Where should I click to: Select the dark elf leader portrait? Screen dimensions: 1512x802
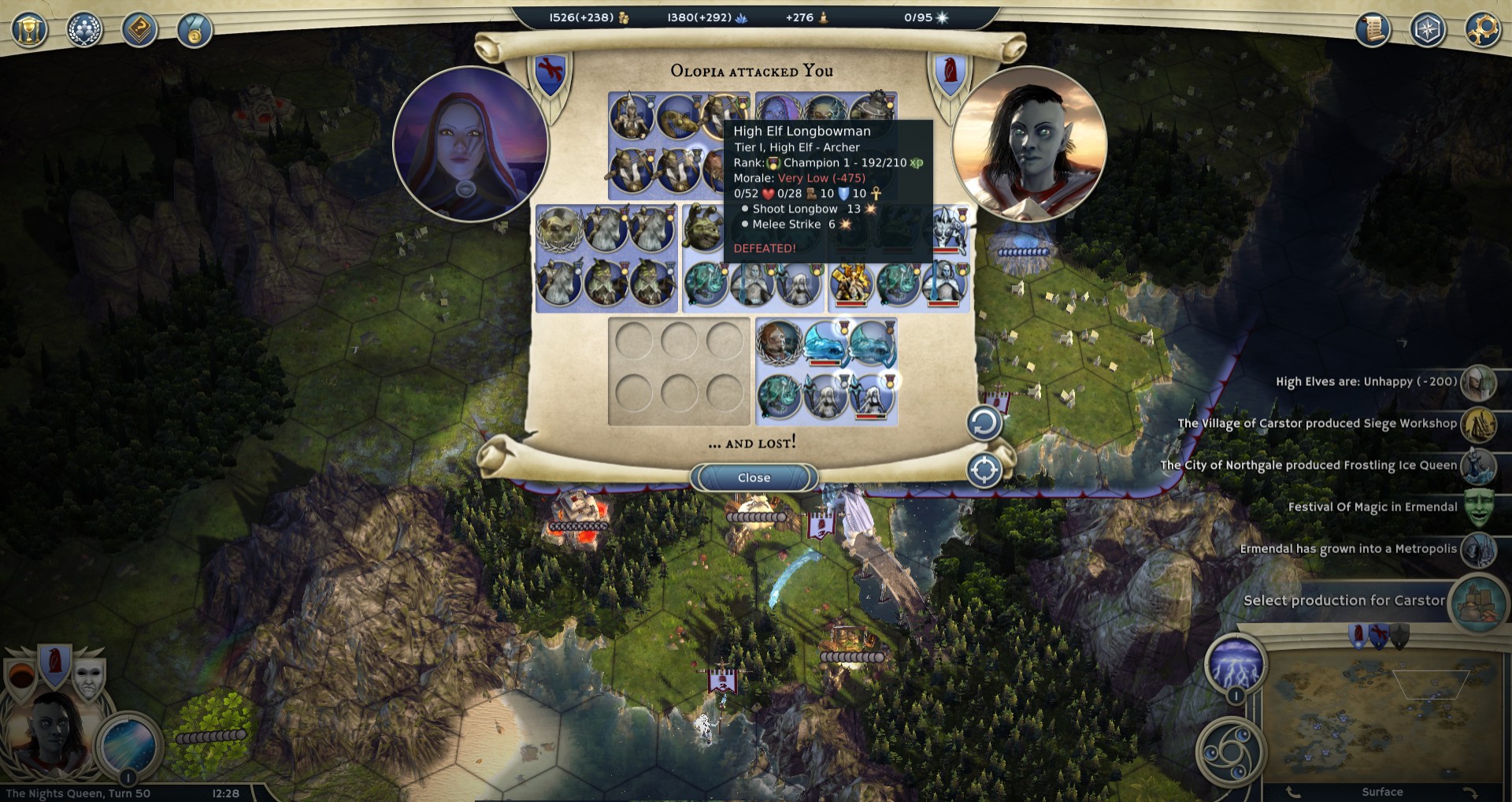pos(49,733)
